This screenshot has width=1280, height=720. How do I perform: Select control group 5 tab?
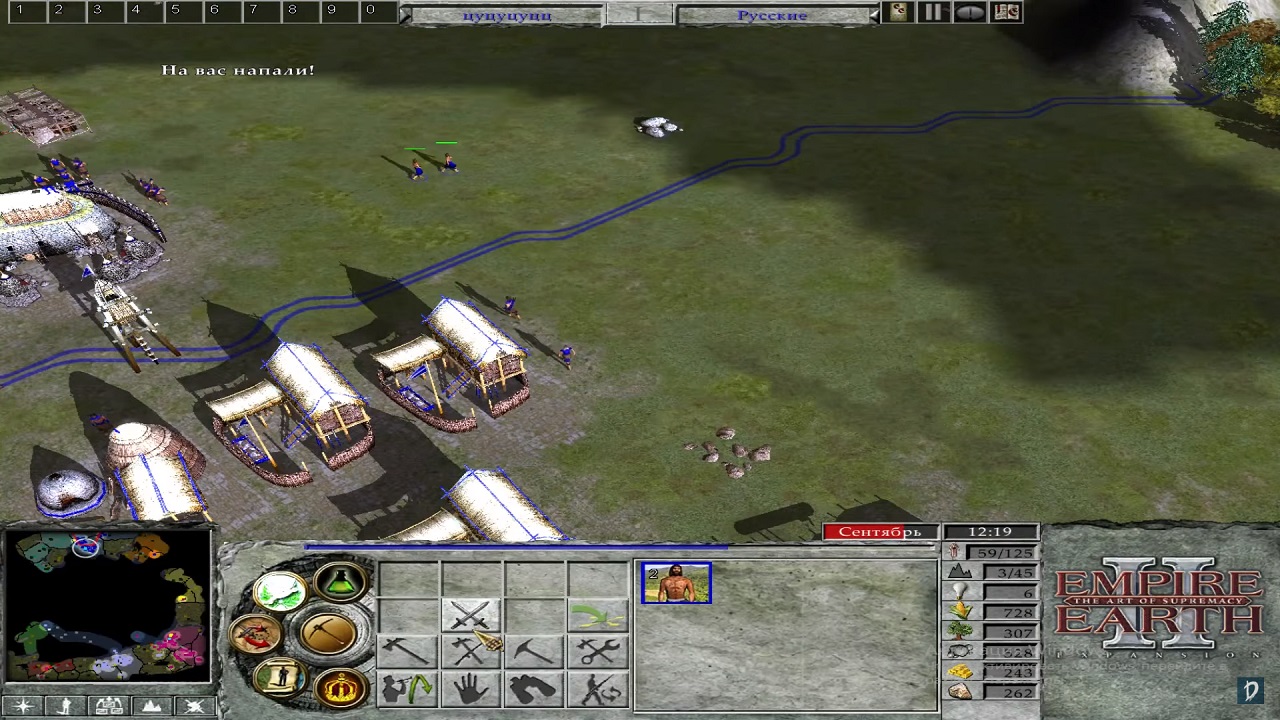(x=176, y=11)
